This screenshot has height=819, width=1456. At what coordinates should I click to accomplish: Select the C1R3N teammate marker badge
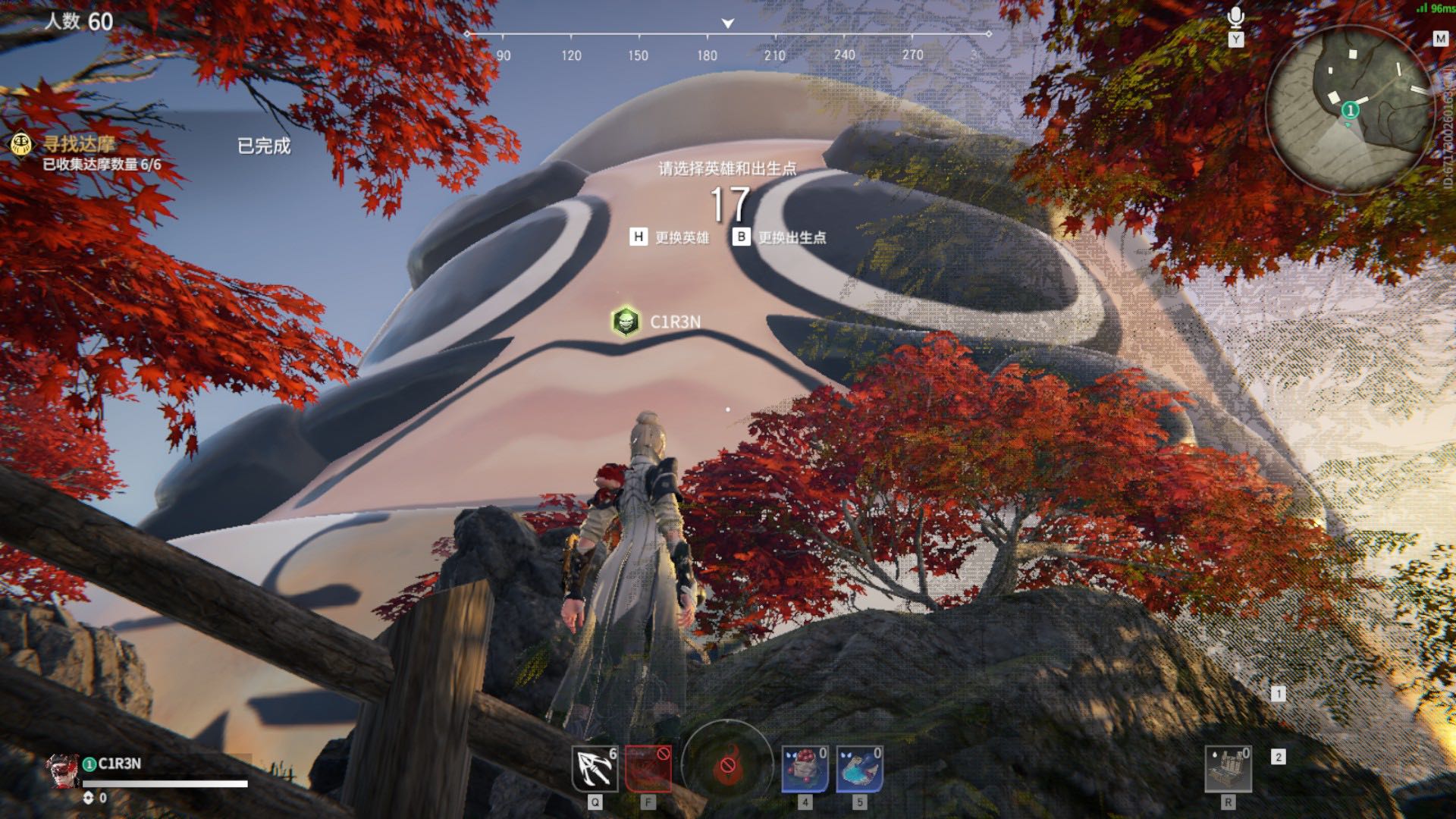(x=626, y=322)
